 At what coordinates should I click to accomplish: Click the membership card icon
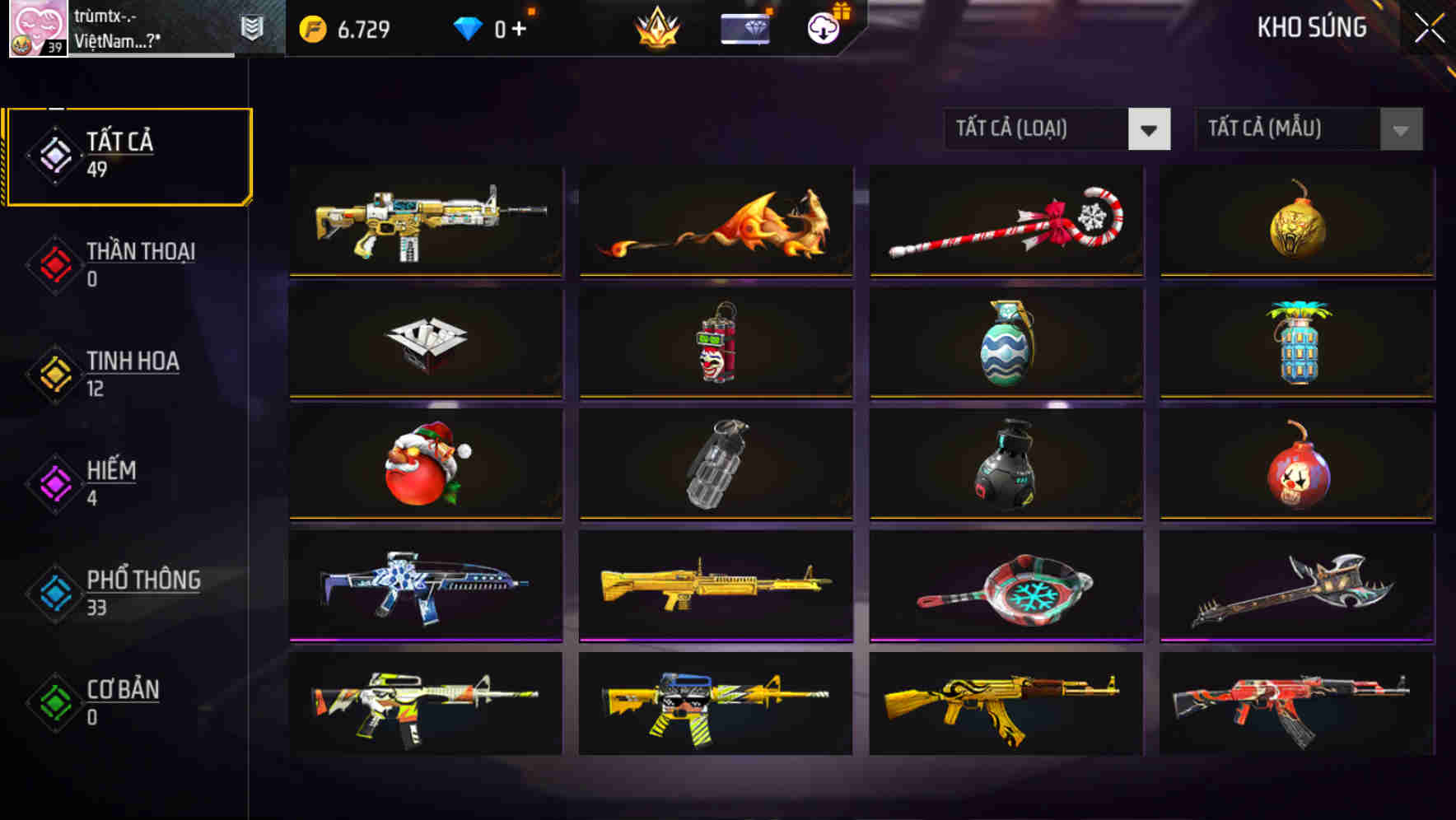point(744,26)
